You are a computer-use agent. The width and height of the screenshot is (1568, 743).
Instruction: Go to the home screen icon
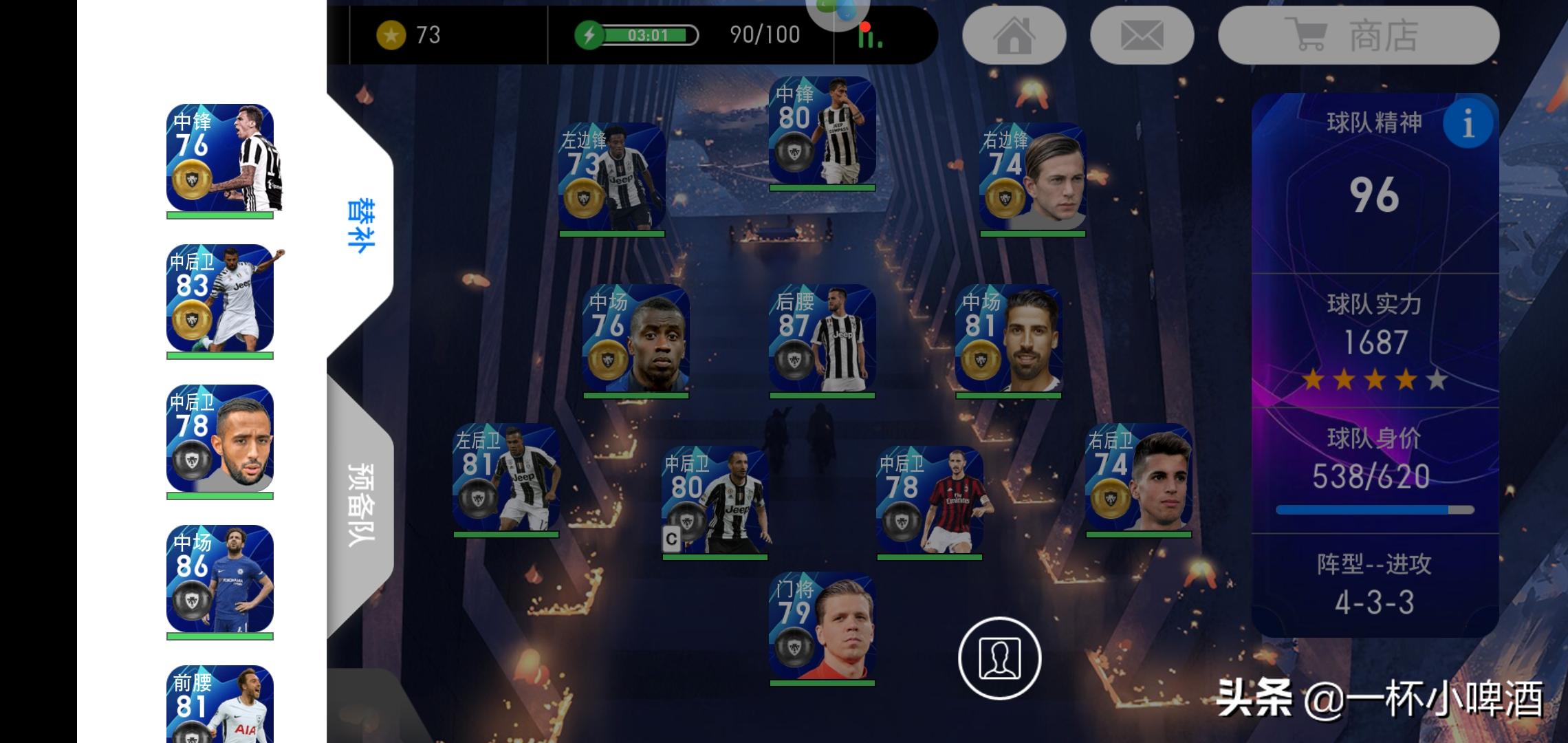point(1014,36)
